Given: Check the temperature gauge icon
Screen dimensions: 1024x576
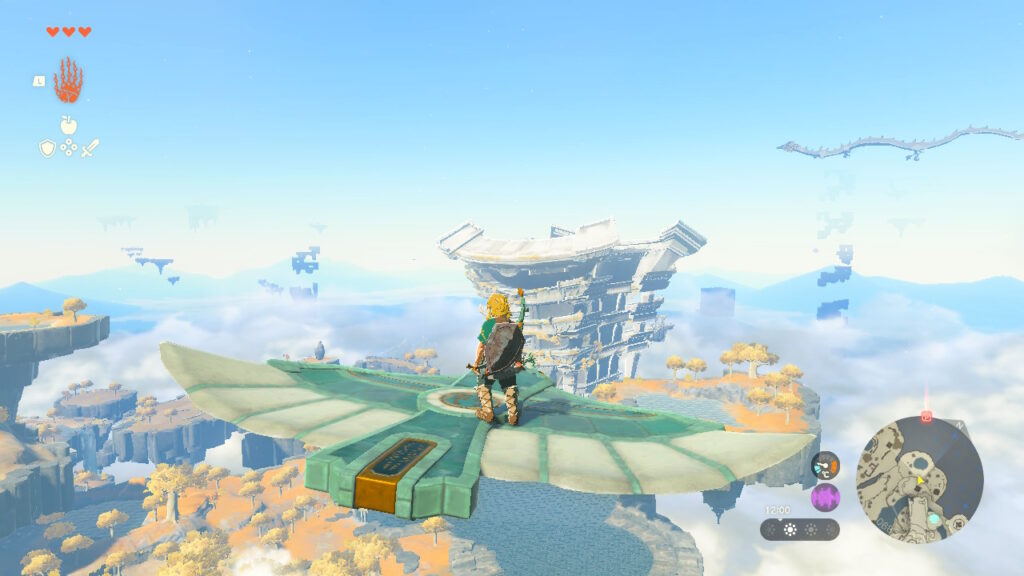Looking at the screenshot, I should (825, 465).
